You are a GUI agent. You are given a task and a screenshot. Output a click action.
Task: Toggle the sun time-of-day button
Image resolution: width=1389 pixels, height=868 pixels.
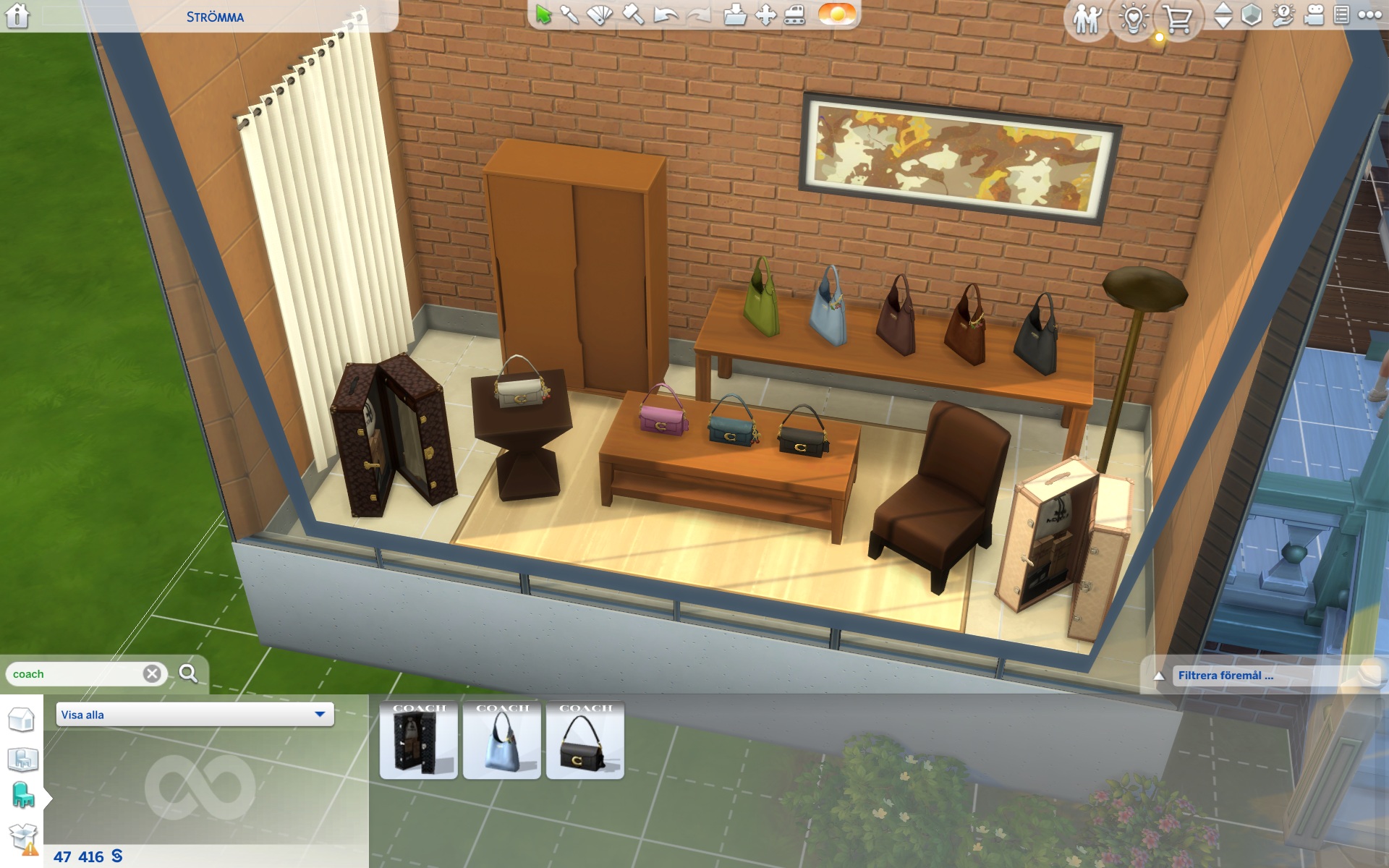tap(837, 14)
